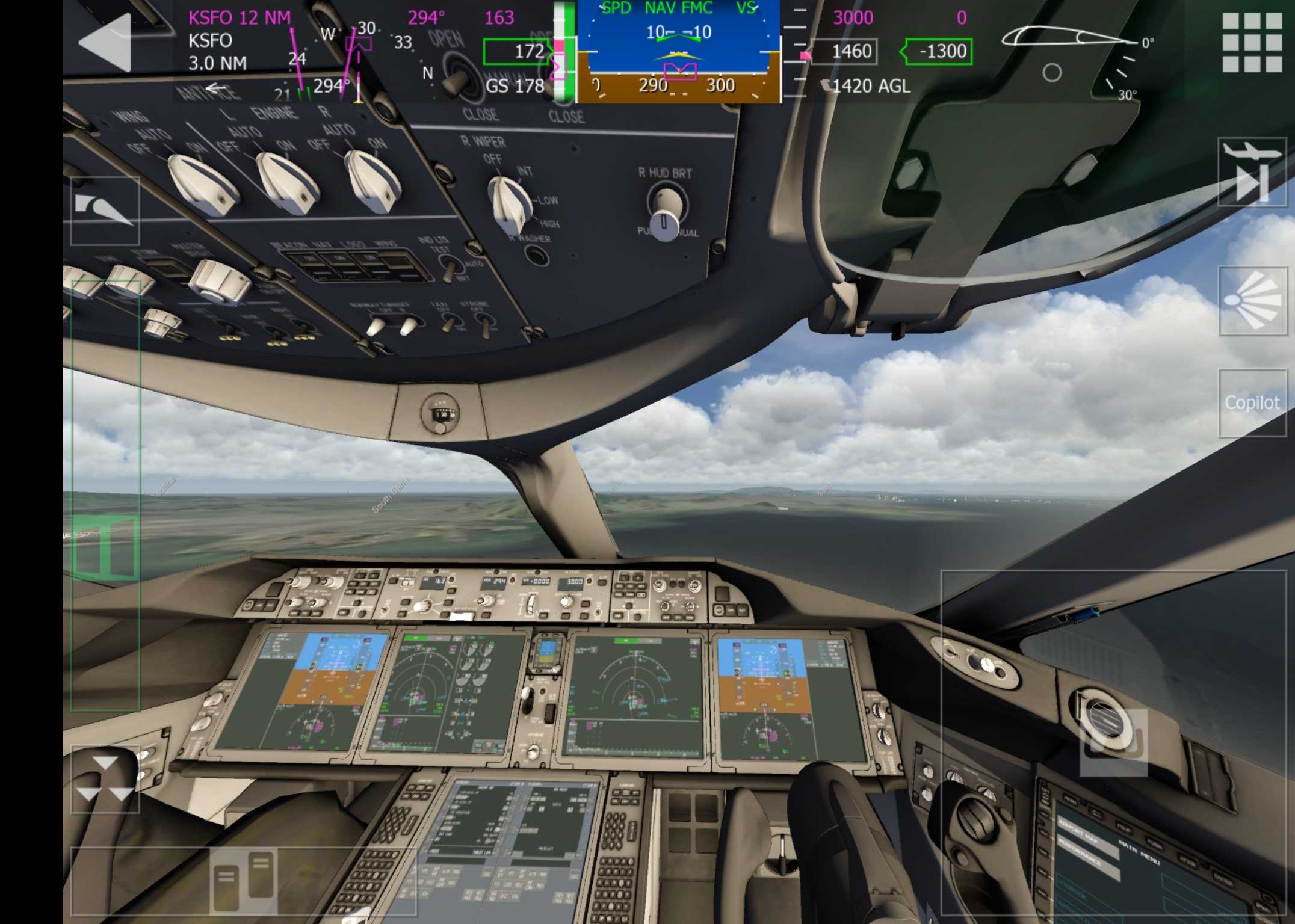The image size is (1295, 924).
Task: Toggle the NAV FMC autopilot mode
Action: 679,8
